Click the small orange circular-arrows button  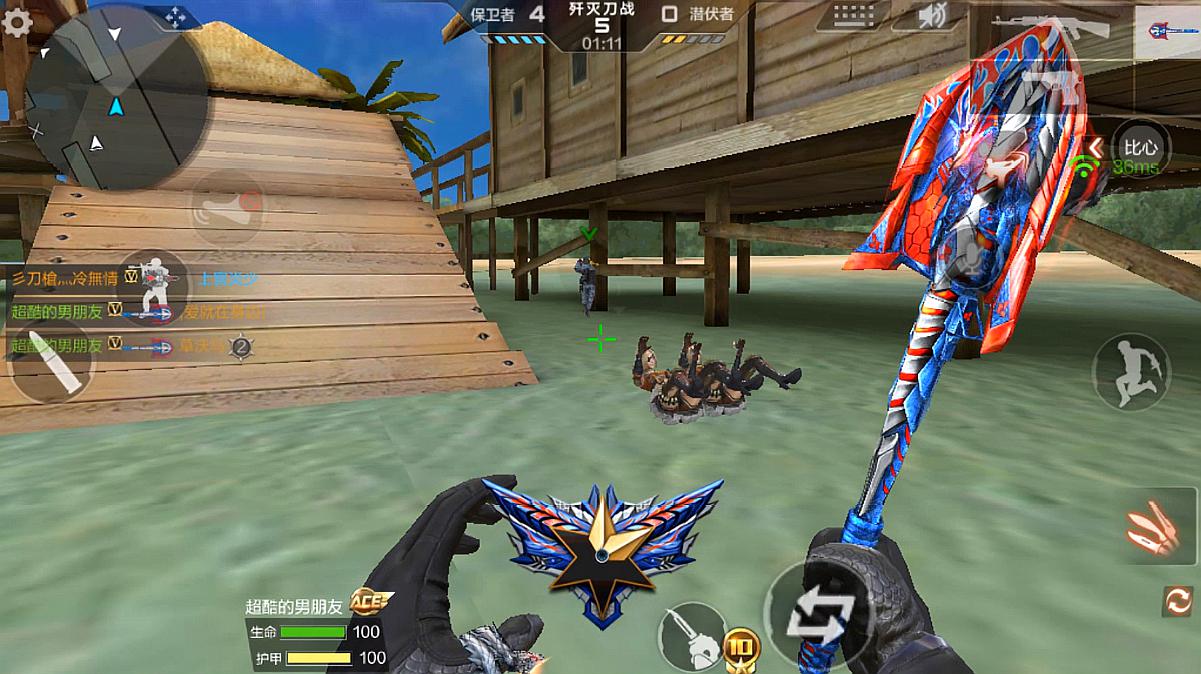1178,600
